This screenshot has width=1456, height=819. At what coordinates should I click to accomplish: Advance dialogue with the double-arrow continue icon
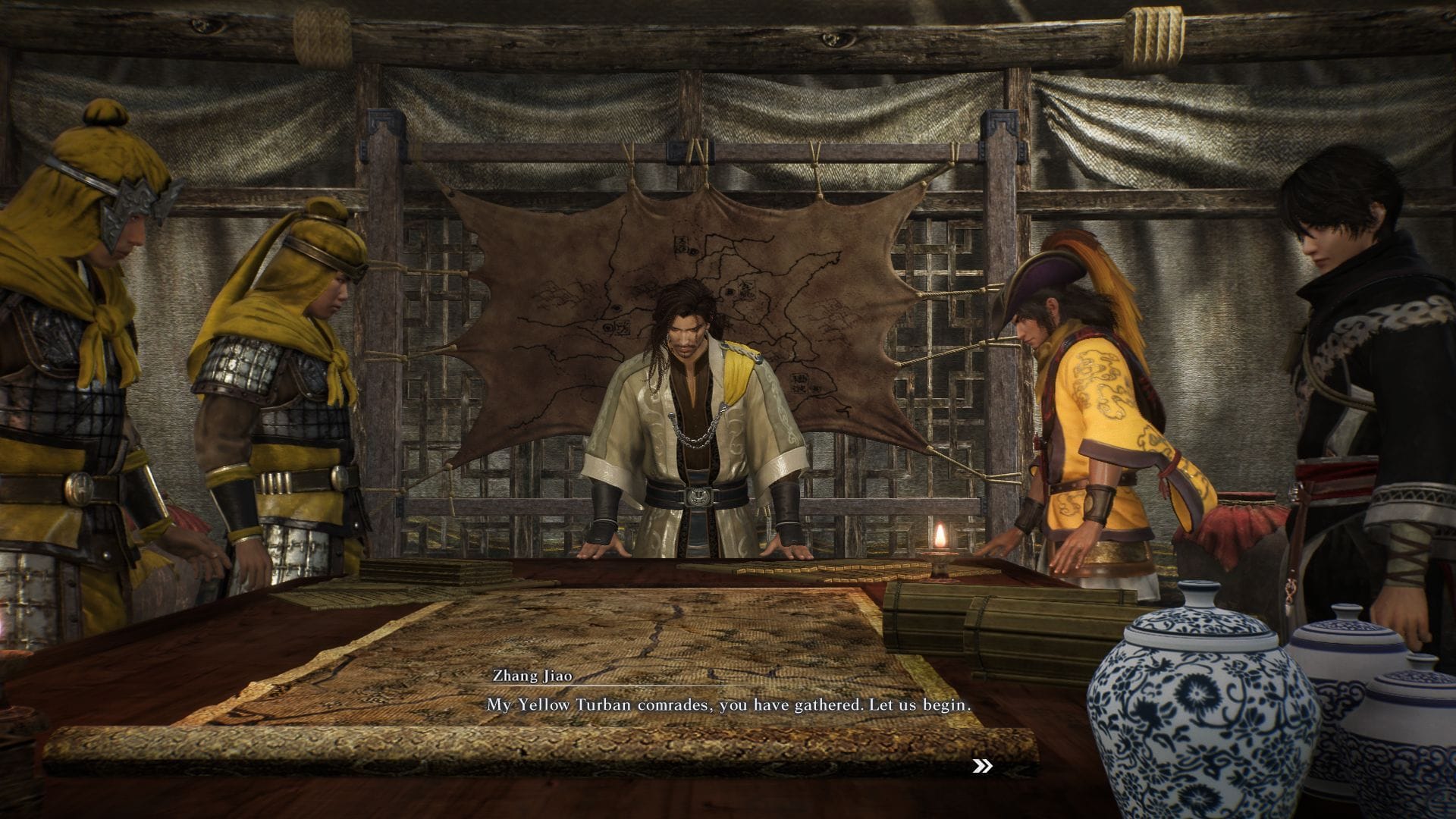[982, 767]
